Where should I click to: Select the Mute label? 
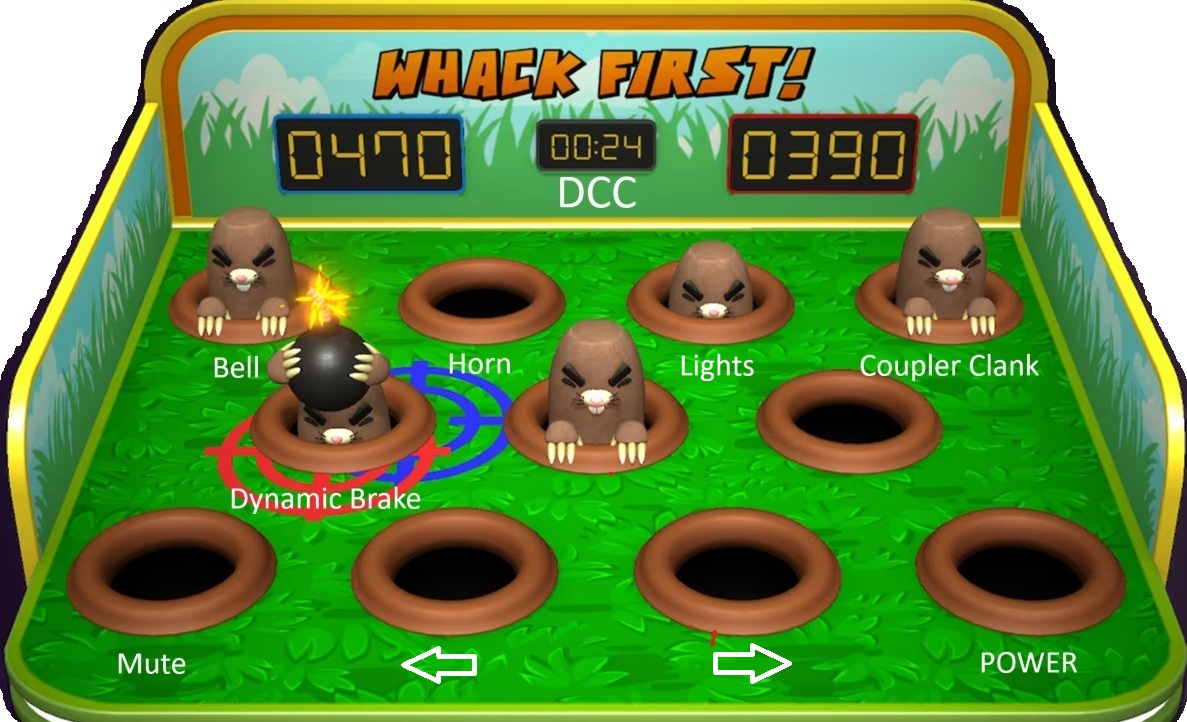151,664
